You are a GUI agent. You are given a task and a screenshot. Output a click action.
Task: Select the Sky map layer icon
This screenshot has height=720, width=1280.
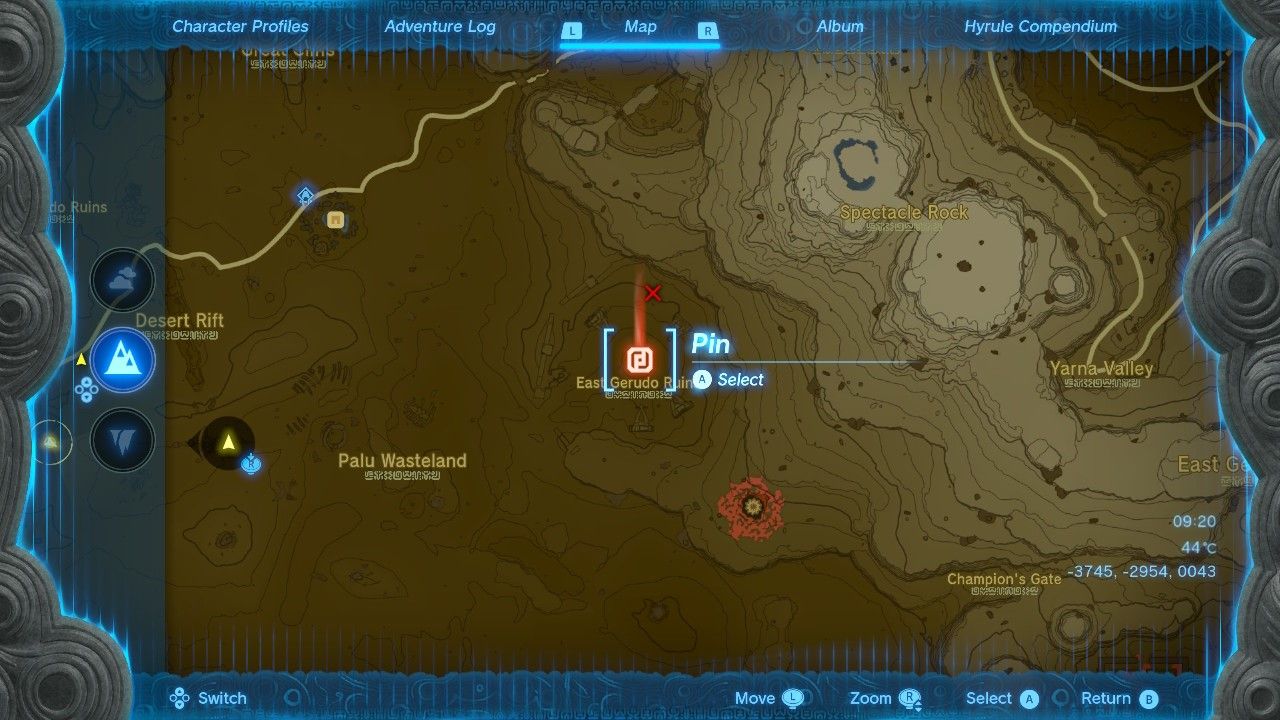coord(122,282)
